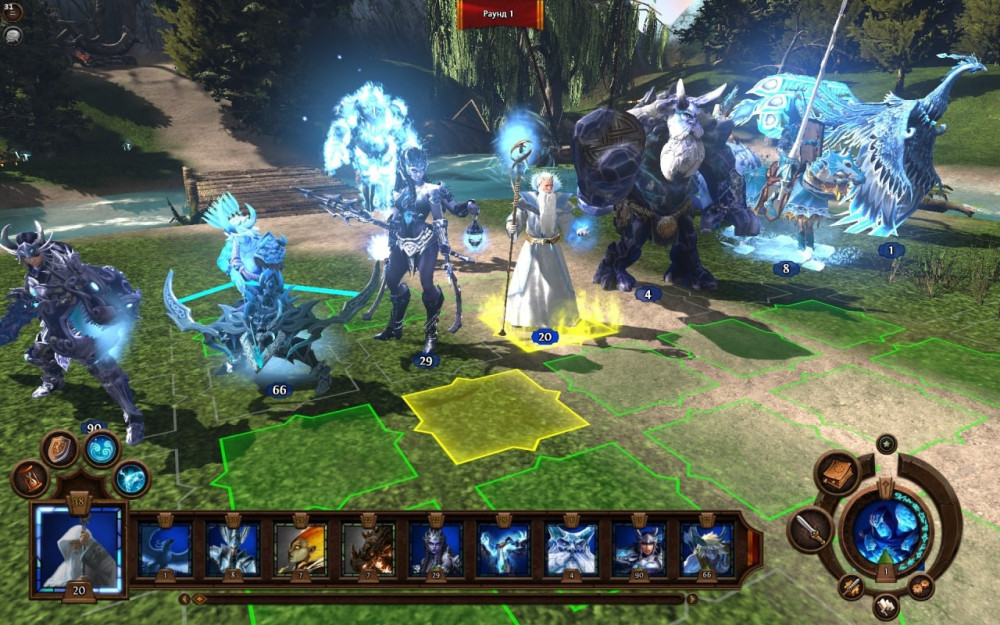Select the hero sword attack button
This screenshot has width=1000, height=625.
tap(810, 529)
